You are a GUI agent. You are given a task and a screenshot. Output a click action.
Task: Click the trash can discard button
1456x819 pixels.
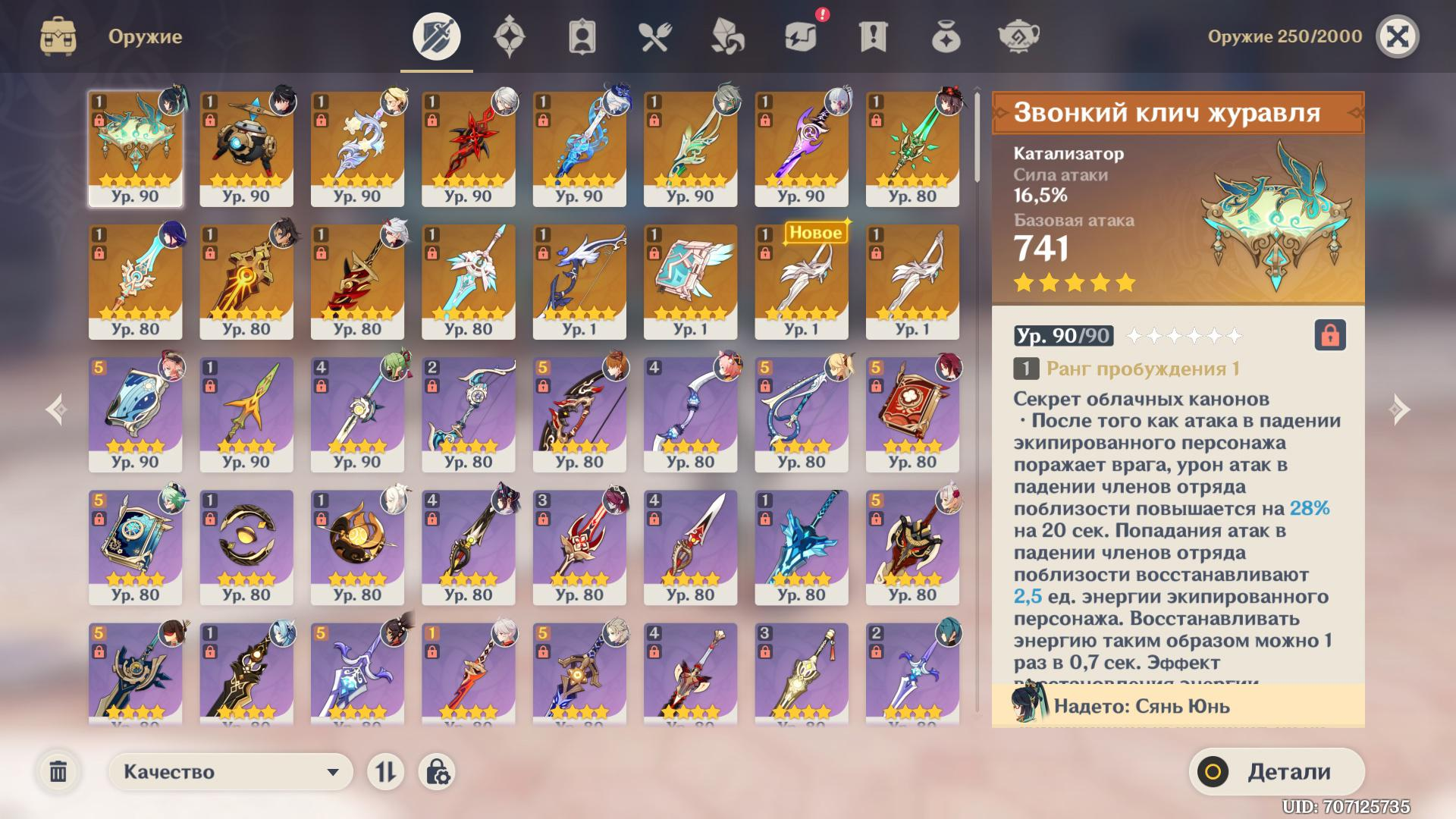(x=58, y=772)
